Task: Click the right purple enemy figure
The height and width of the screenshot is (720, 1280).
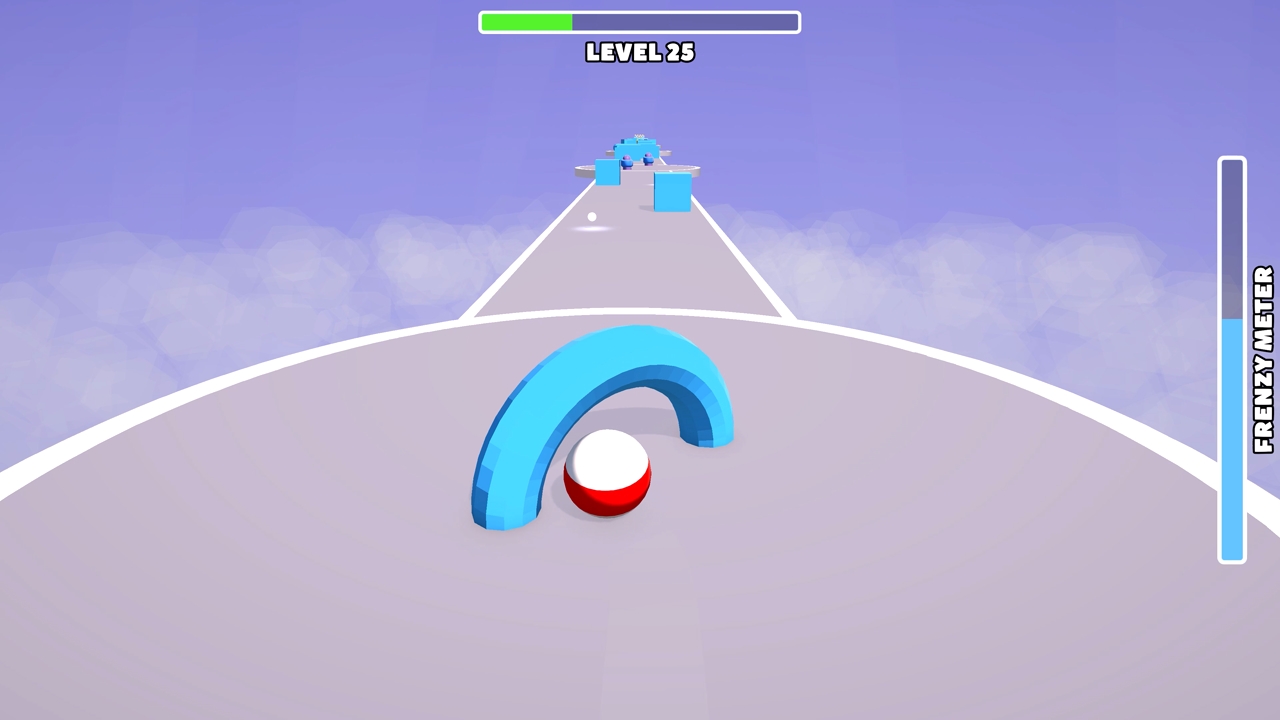Action: tap(648, 160)
